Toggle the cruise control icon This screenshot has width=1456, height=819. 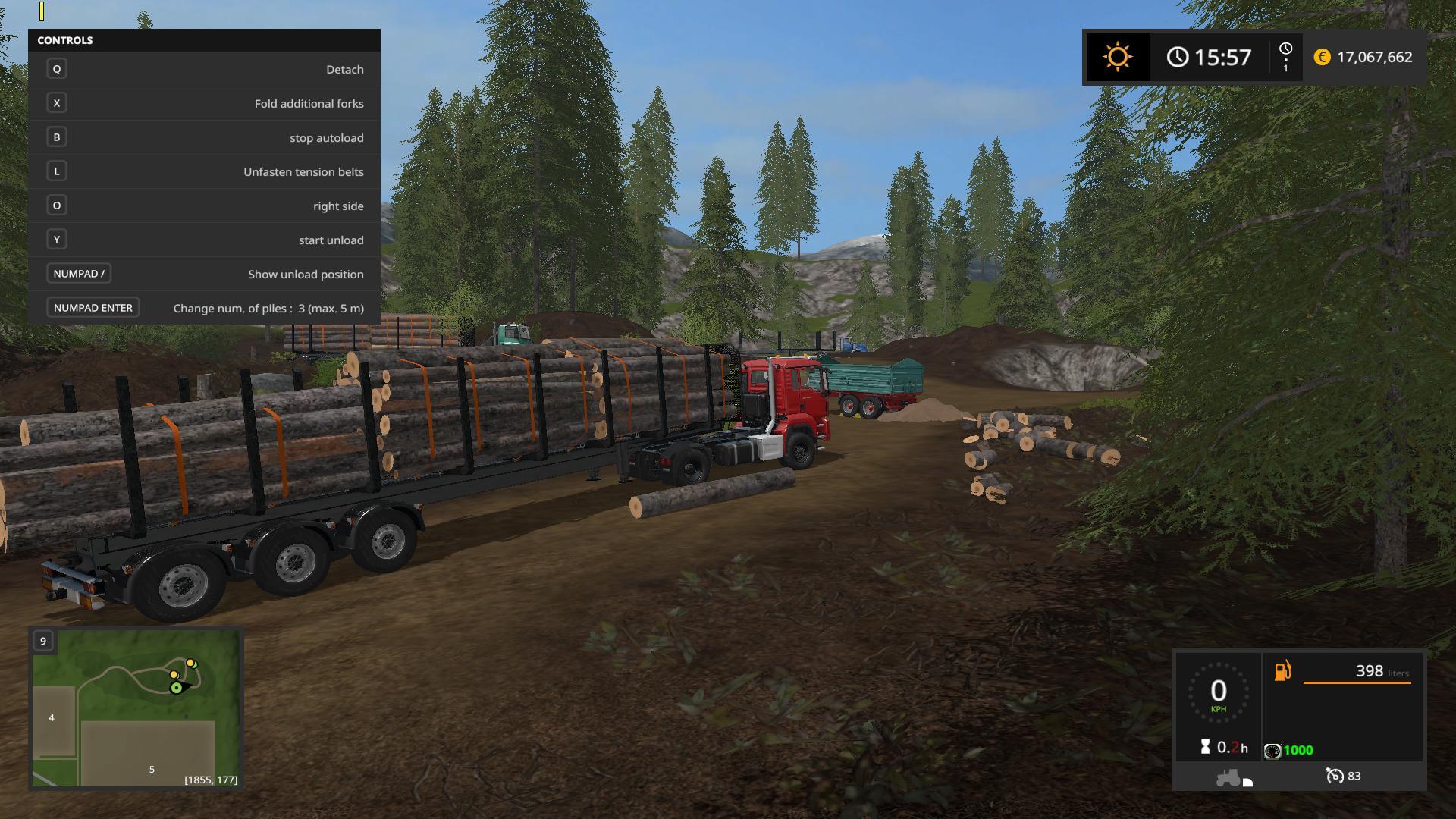coord(1335,776)
